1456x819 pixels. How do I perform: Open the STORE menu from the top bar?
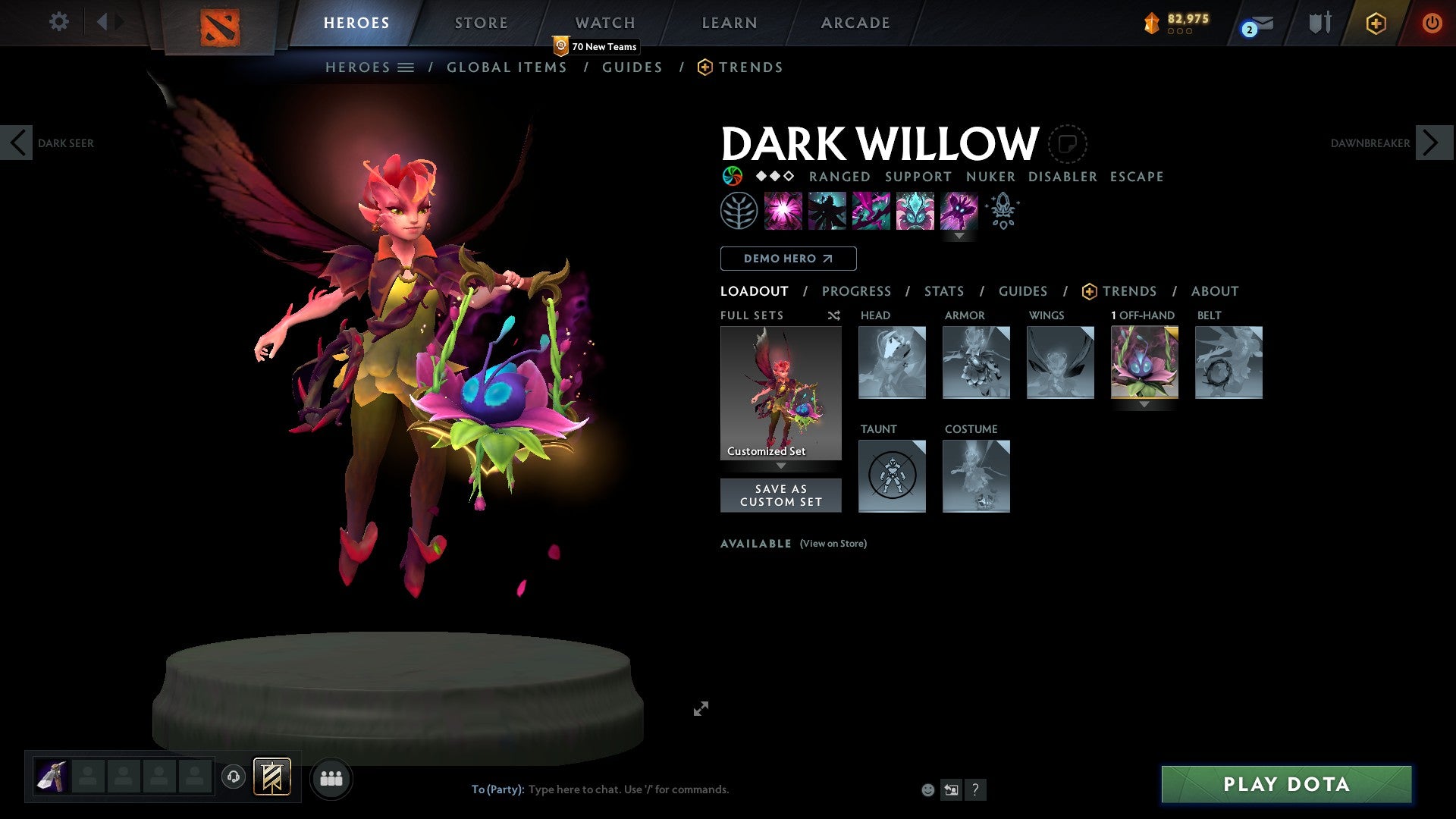(x=481, y=23)
